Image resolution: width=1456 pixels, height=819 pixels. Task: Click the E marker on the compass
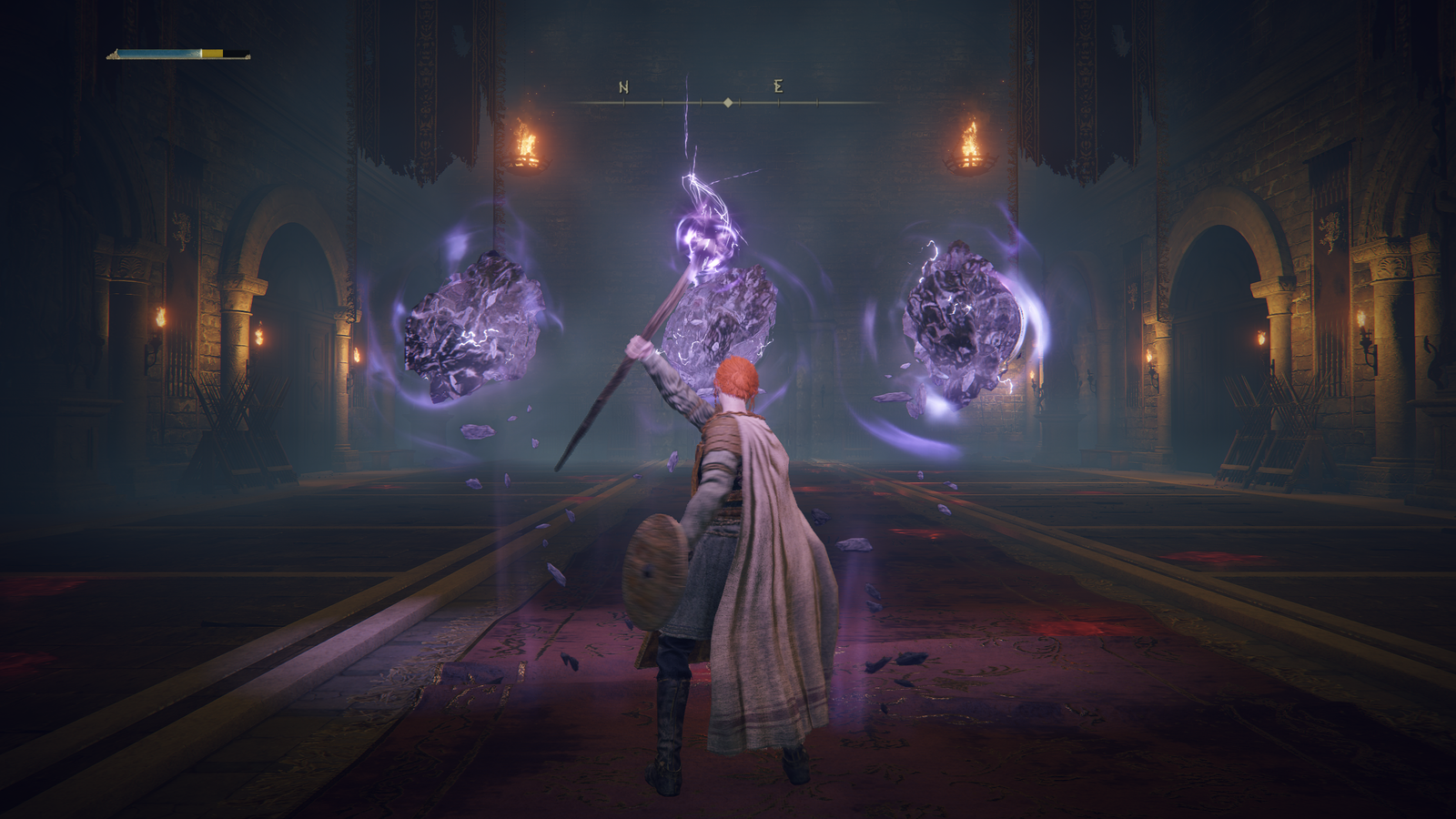[x=778, y=87]
